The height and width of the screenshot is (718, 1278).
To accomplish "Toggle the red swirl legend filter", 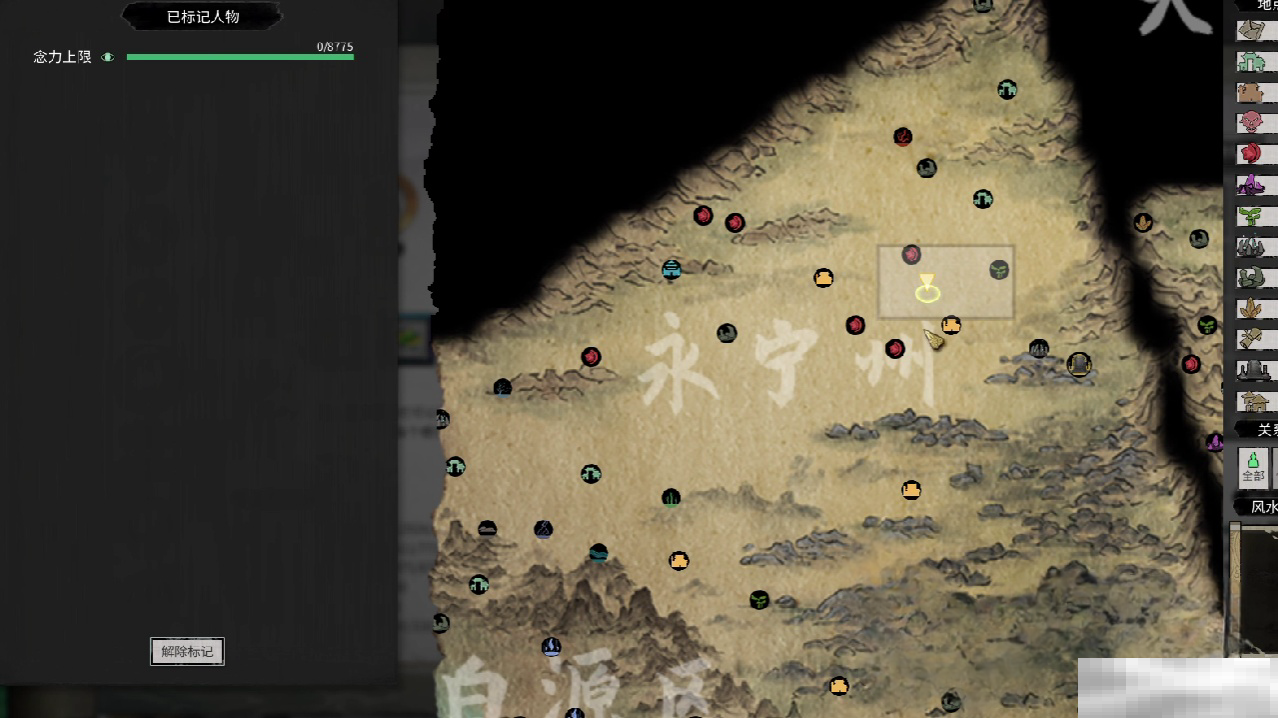I will point(1251,154).
